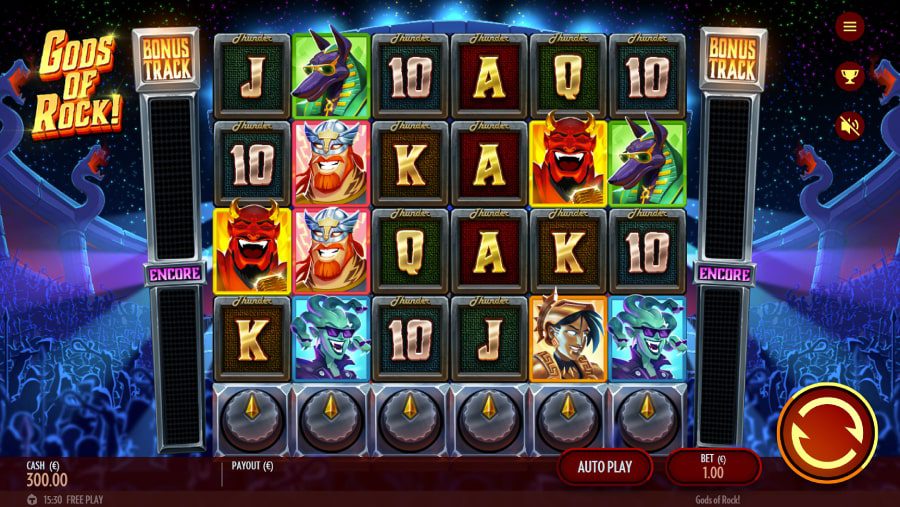
Task: Open the hamburger menu
Action: coord(850,27)
